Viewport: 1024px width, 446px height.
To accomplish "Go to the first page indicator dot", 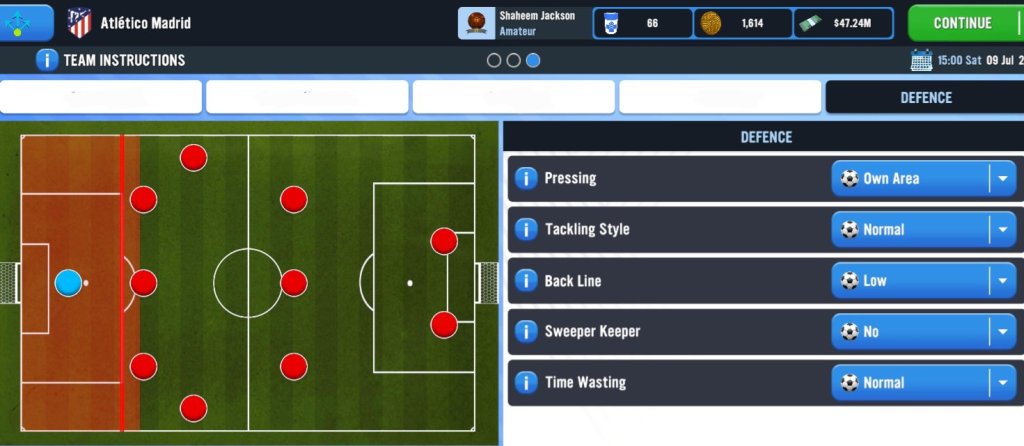I will [494, 60].
